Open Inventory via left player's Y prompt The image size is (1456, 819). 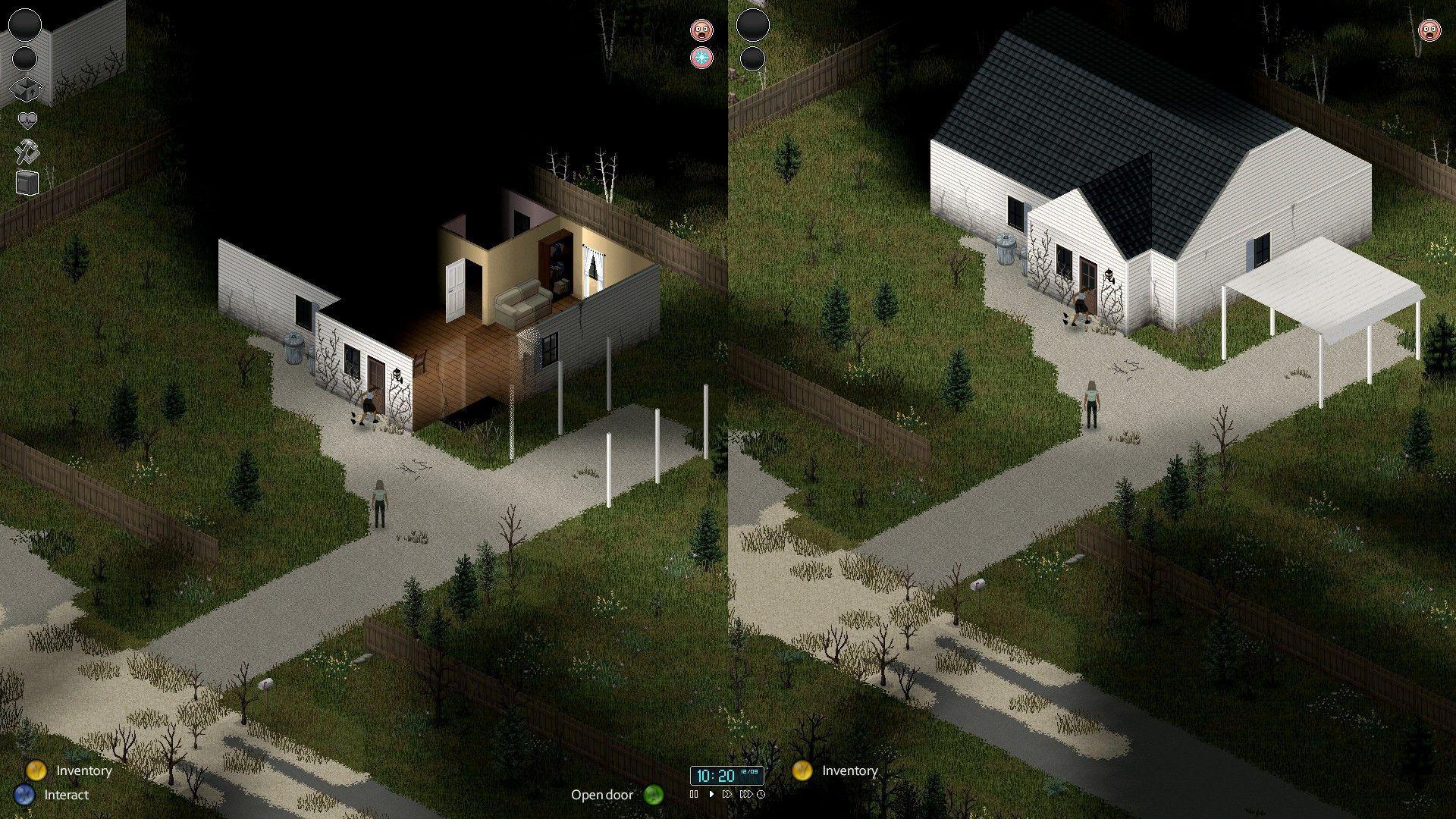pyautogui.click(x=37, y=770)
